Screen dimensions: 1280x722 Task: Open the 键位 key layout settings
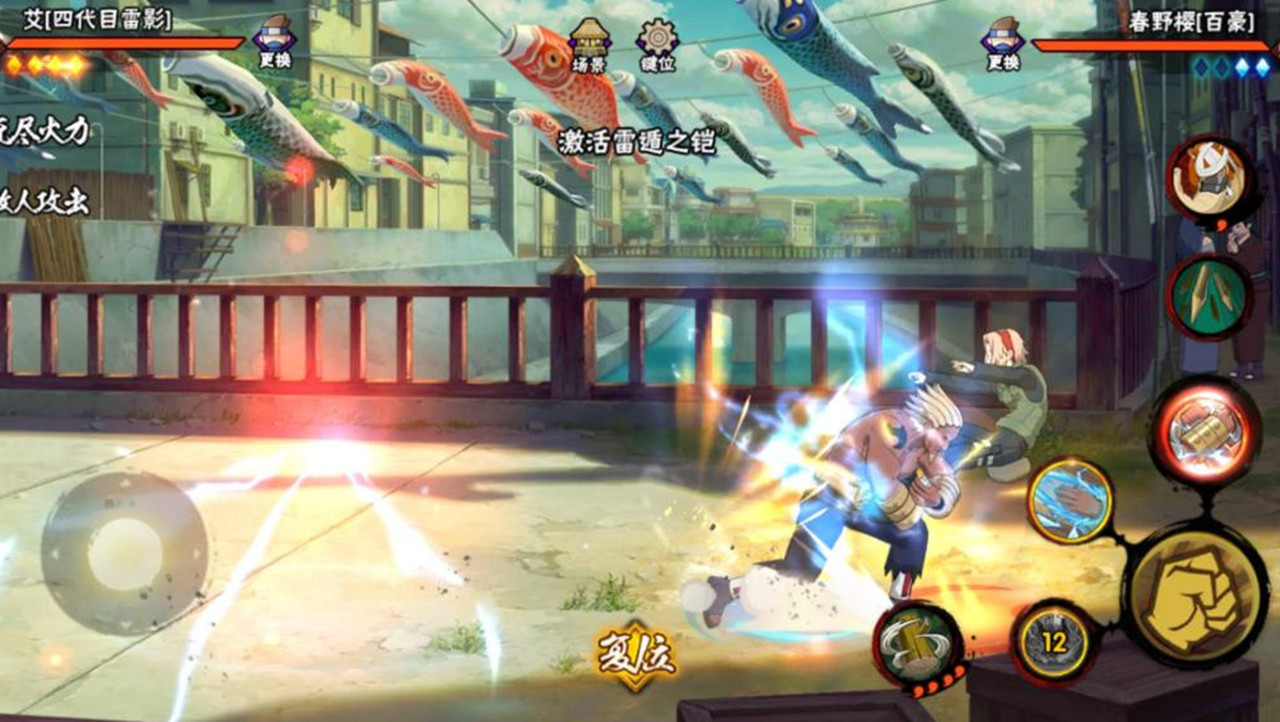coord(657,45)
